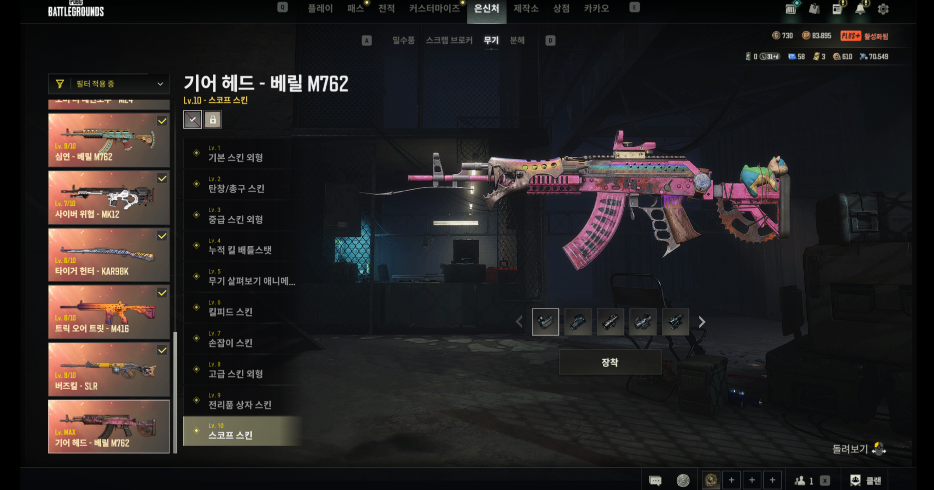This screenshot has height=490, width=934.
Task: Select the Lv.4 누적 킬 배틀스탯 row
Action: pos(241,246)
